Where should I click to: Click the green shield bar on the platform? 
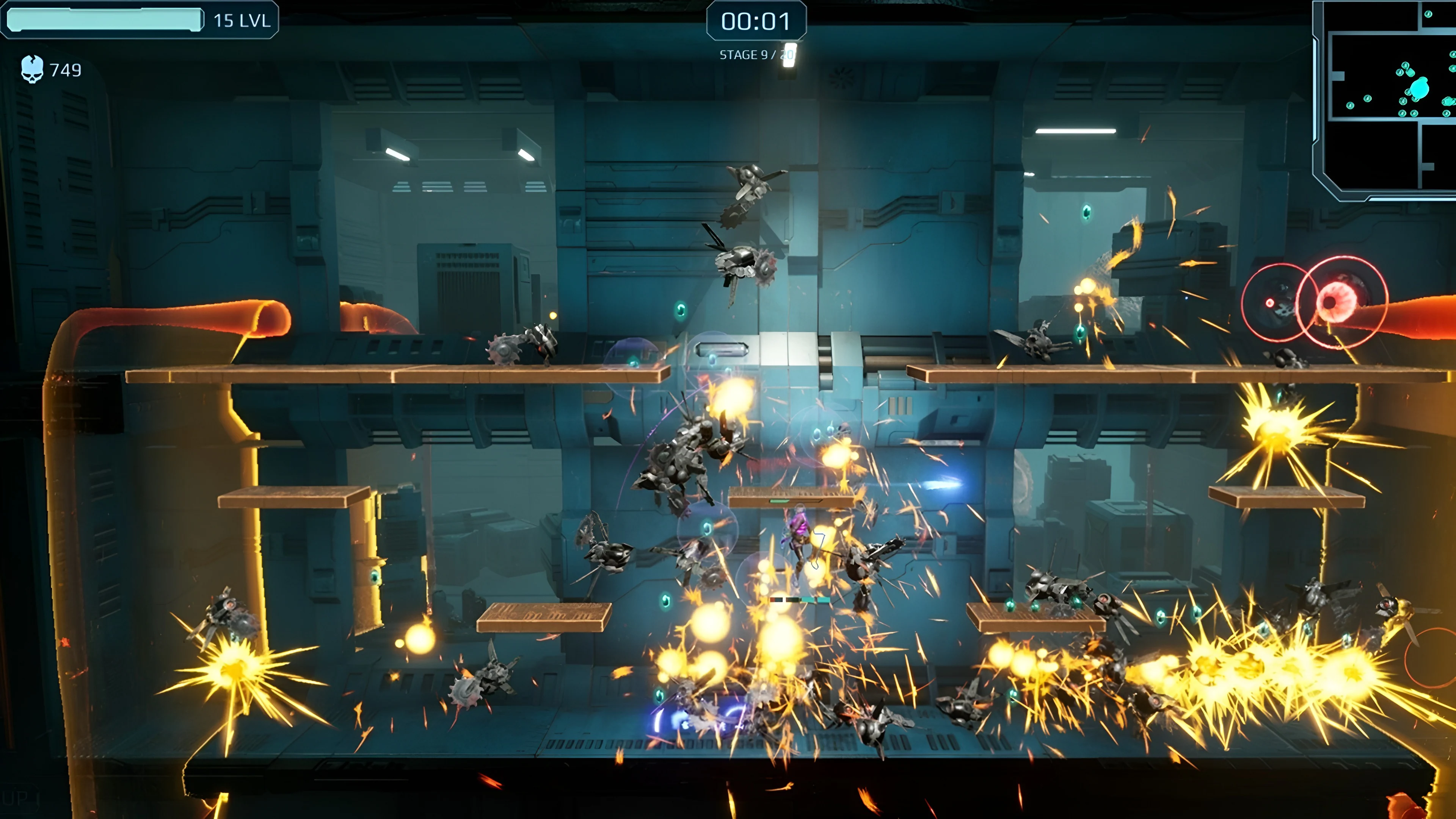[779, 501]
